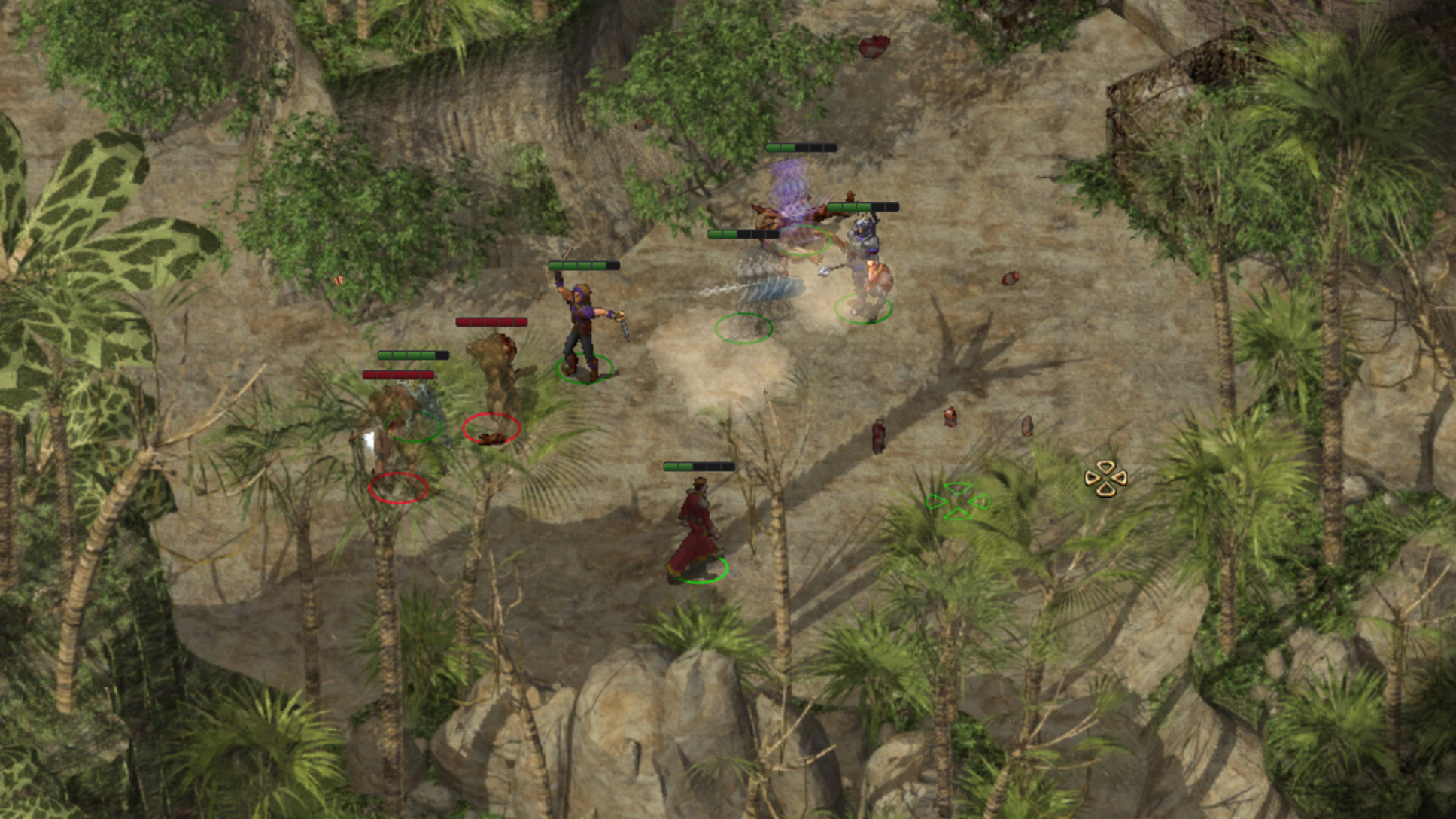
Task: Grab the loot item at the top right path
Action: coord(1011,279)
